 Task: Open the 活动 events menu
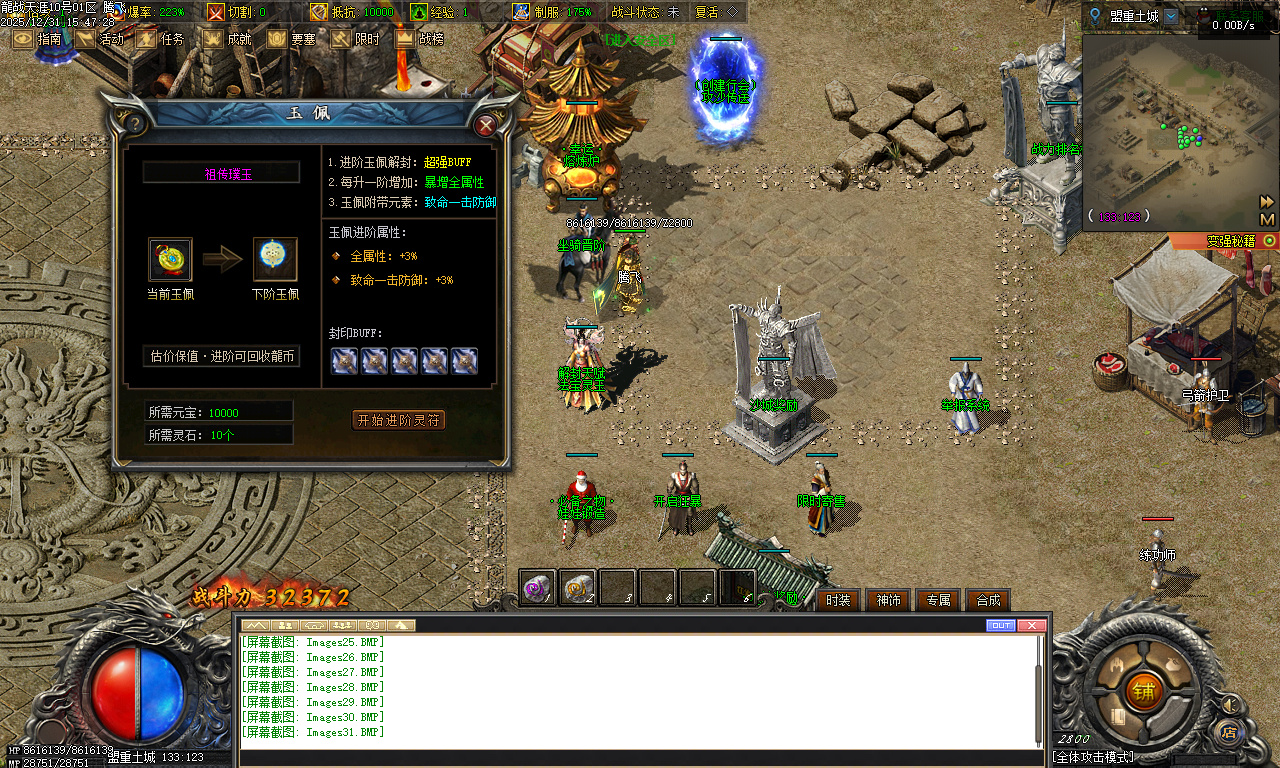click(x=100, y=39)
